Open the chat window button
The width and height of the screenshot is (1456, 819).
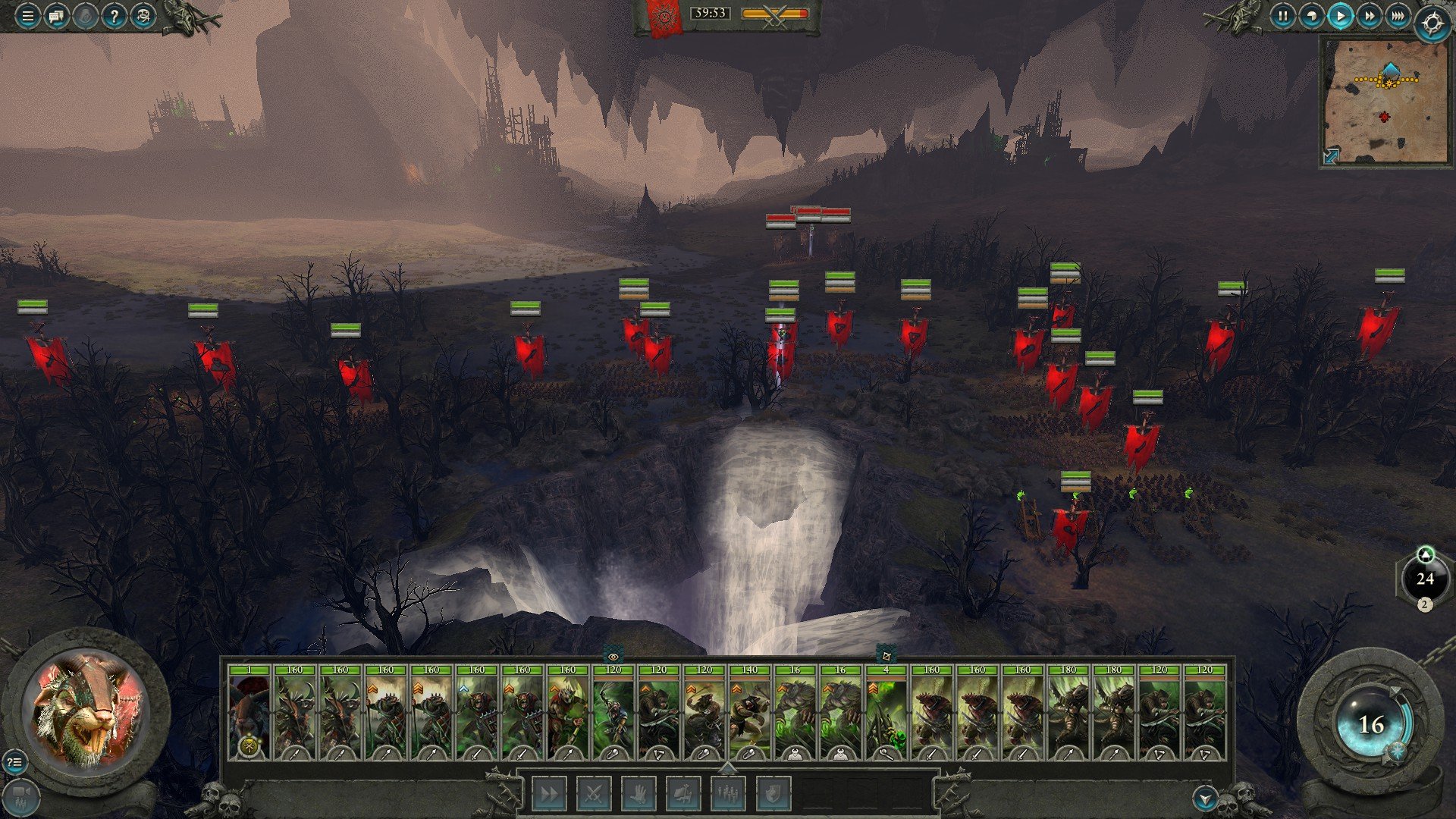point(56,16)
